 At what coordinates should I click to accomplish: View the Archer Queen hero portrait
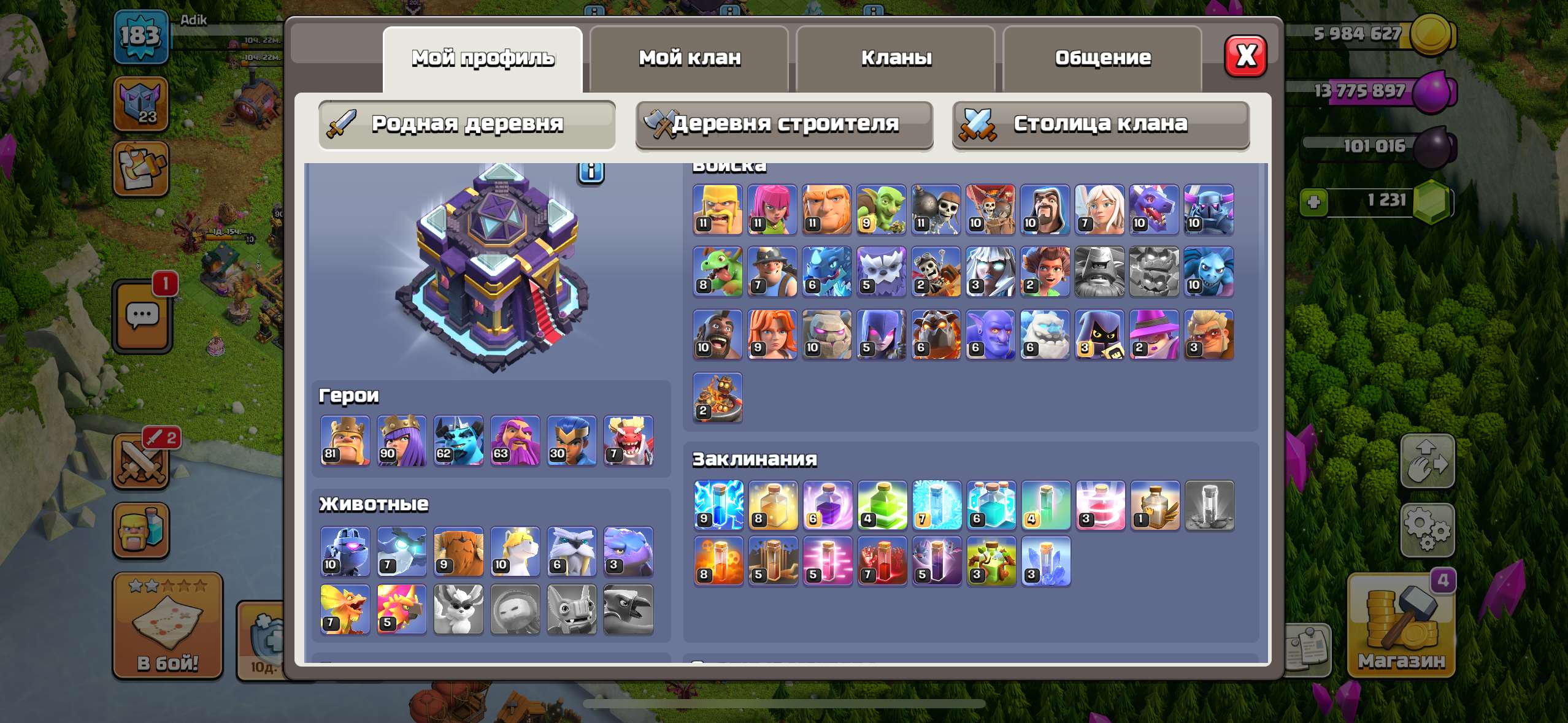pyautogui.click(x=402, y=440)
